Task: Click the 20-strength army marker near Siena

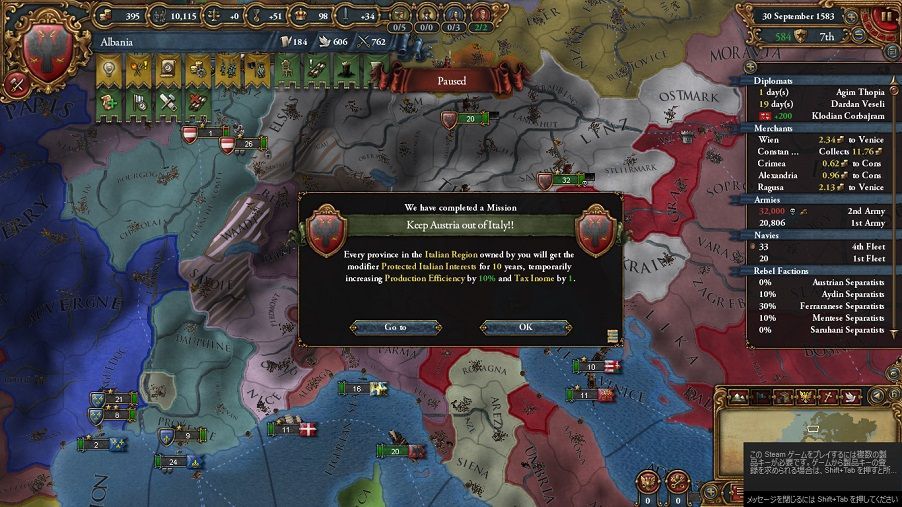Action: (x=394, y=452)
